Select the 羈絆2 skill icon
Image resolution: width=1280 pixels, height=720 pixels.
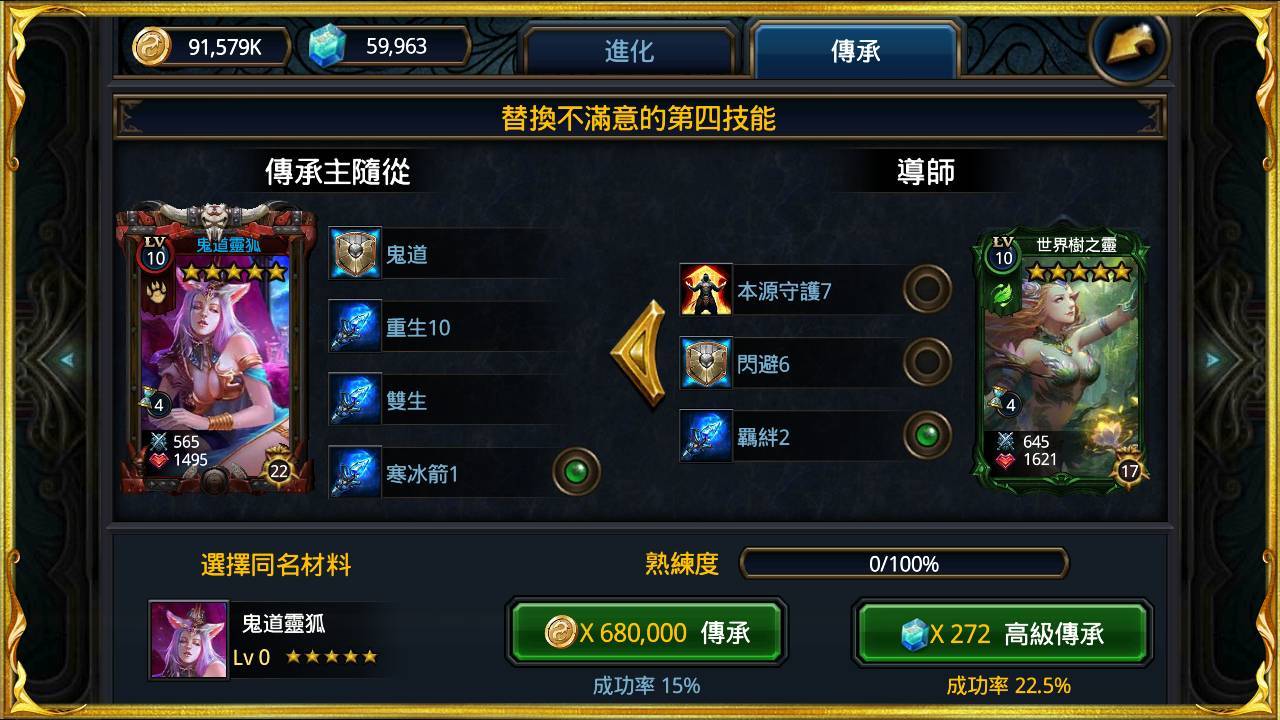click(706, 438)
